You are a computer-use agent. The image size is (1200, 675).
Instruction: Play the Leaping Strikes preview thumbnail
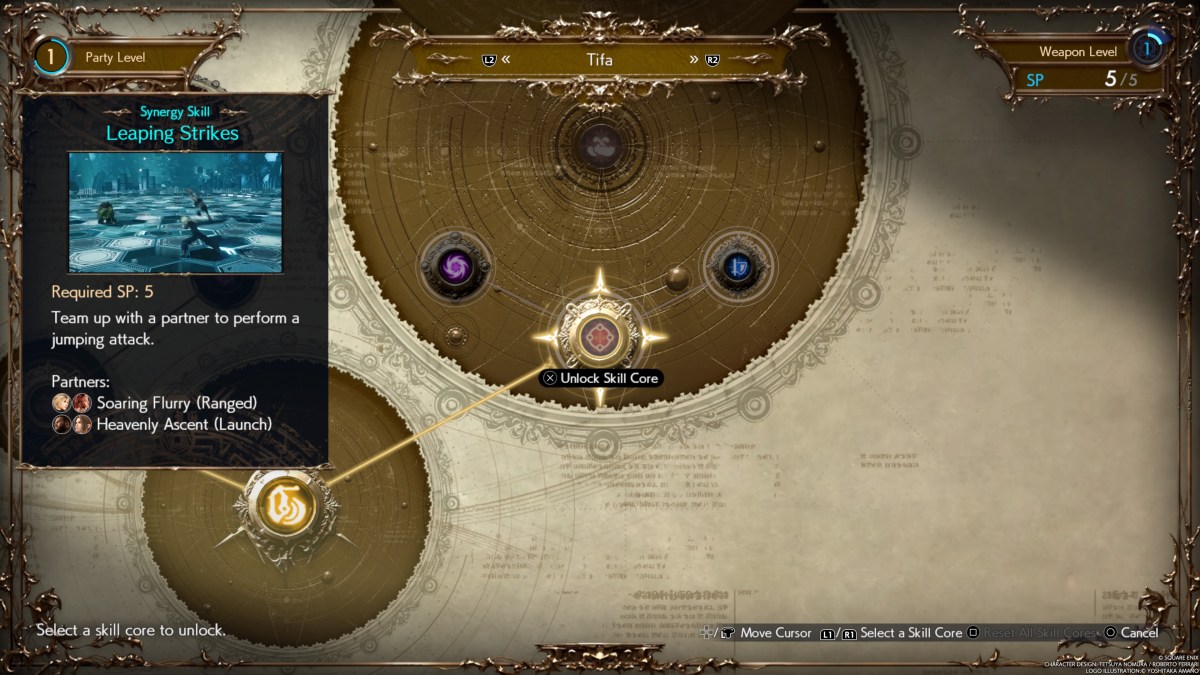click(175, 212)
